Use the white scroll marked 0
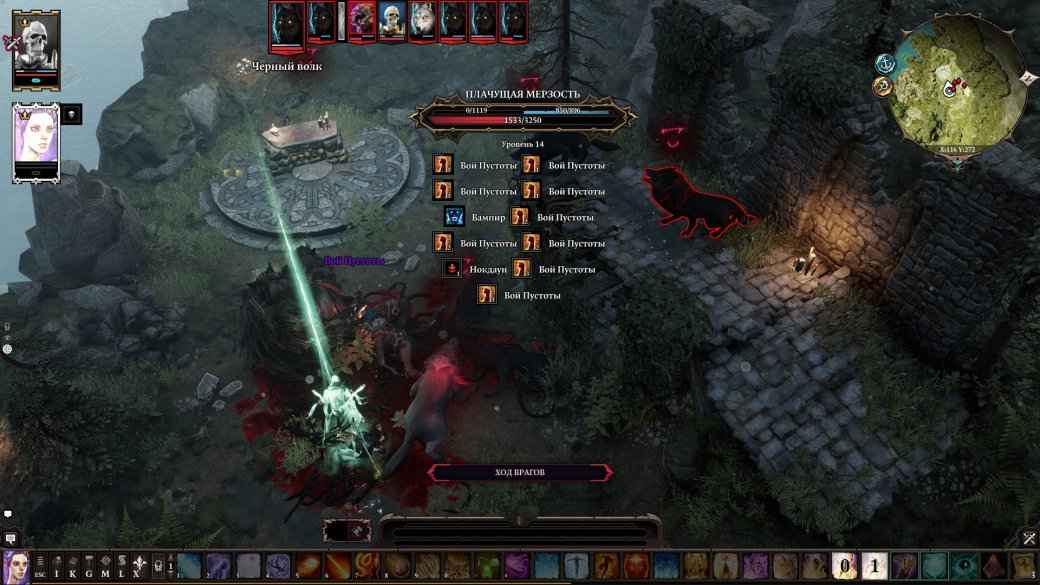The image size is (1040, 585). (845, 567)
